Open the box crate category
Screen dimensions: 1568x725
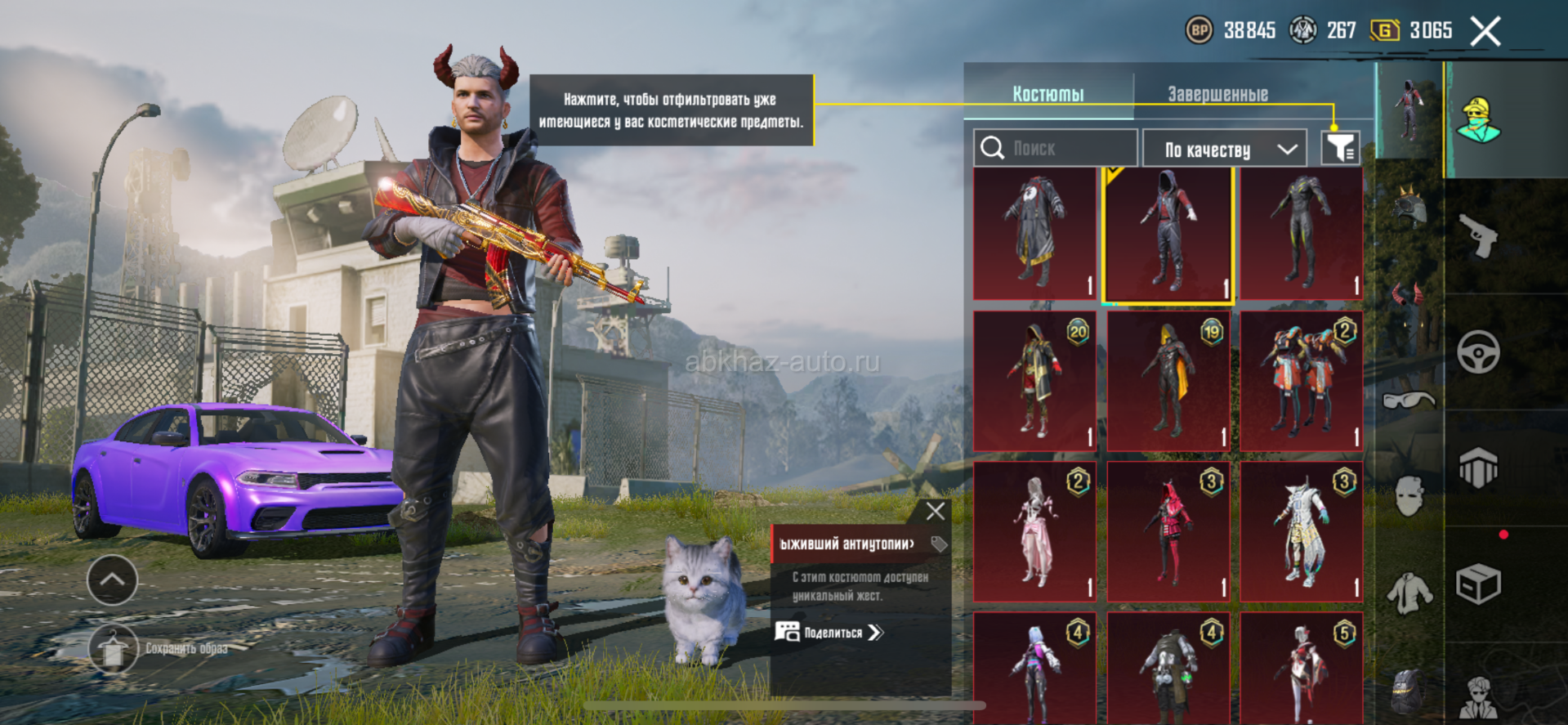point(1479,584)
